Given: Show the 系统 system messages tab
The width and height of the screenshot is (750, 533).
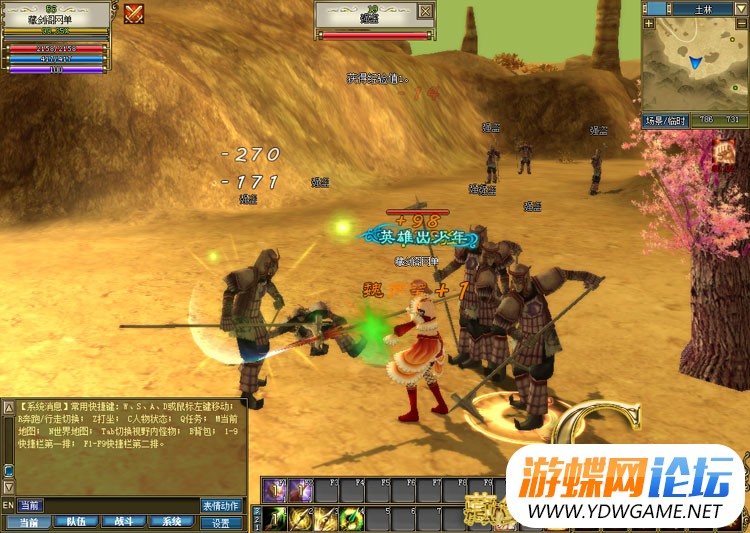Looking at the screenshot, I should pyautogui.click(x=172, y=522).
